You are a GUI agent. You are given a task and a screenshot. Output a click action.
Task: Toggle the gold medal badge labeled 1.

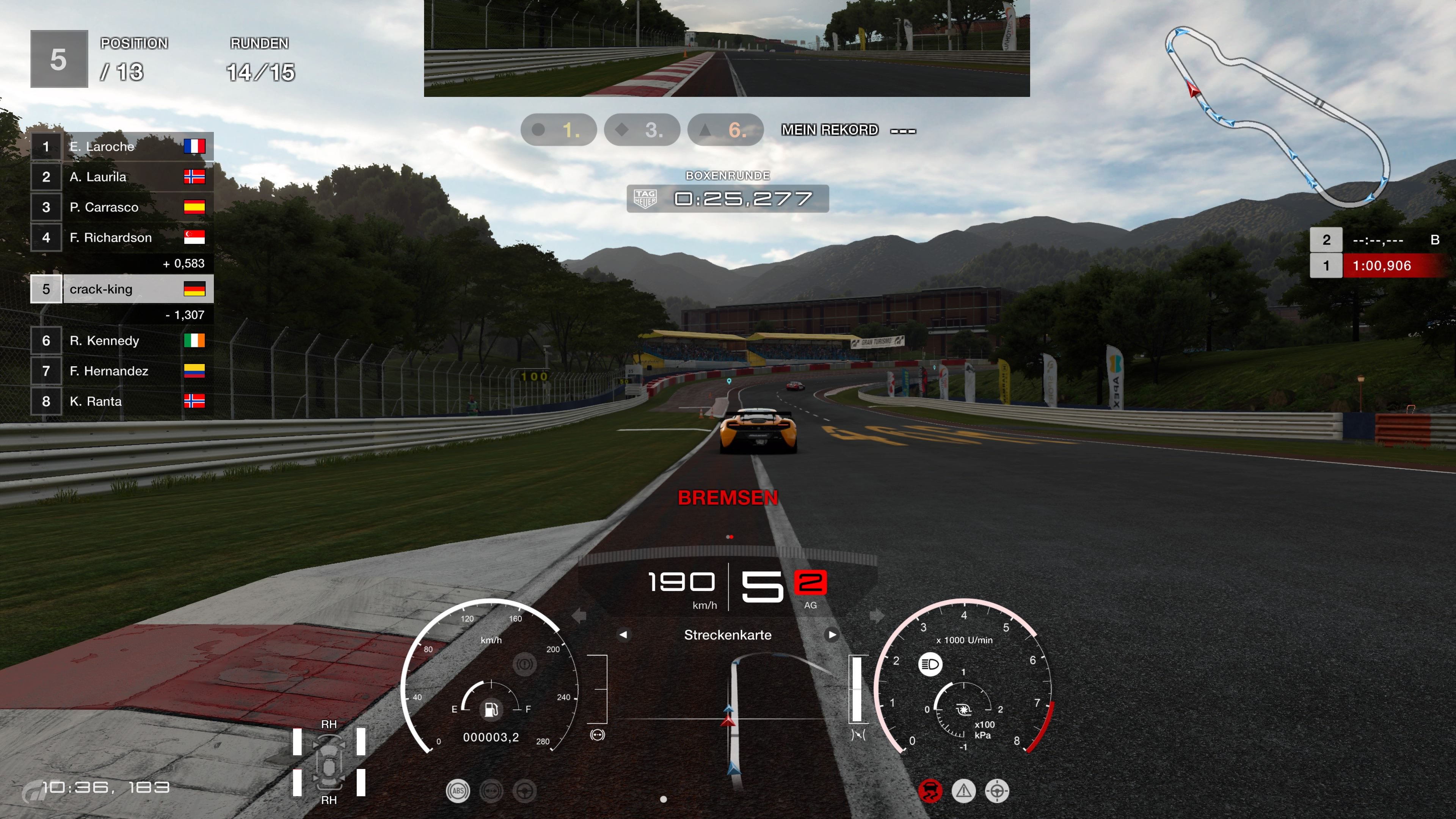tap(559, 129)
